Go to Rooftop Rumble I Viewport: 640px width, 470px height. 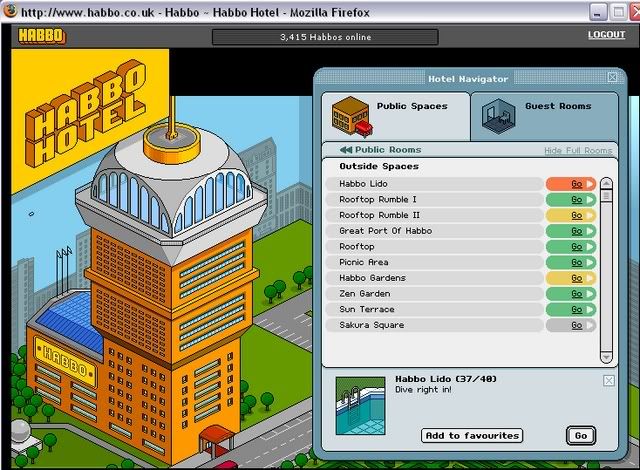click(x=576, y=200)
